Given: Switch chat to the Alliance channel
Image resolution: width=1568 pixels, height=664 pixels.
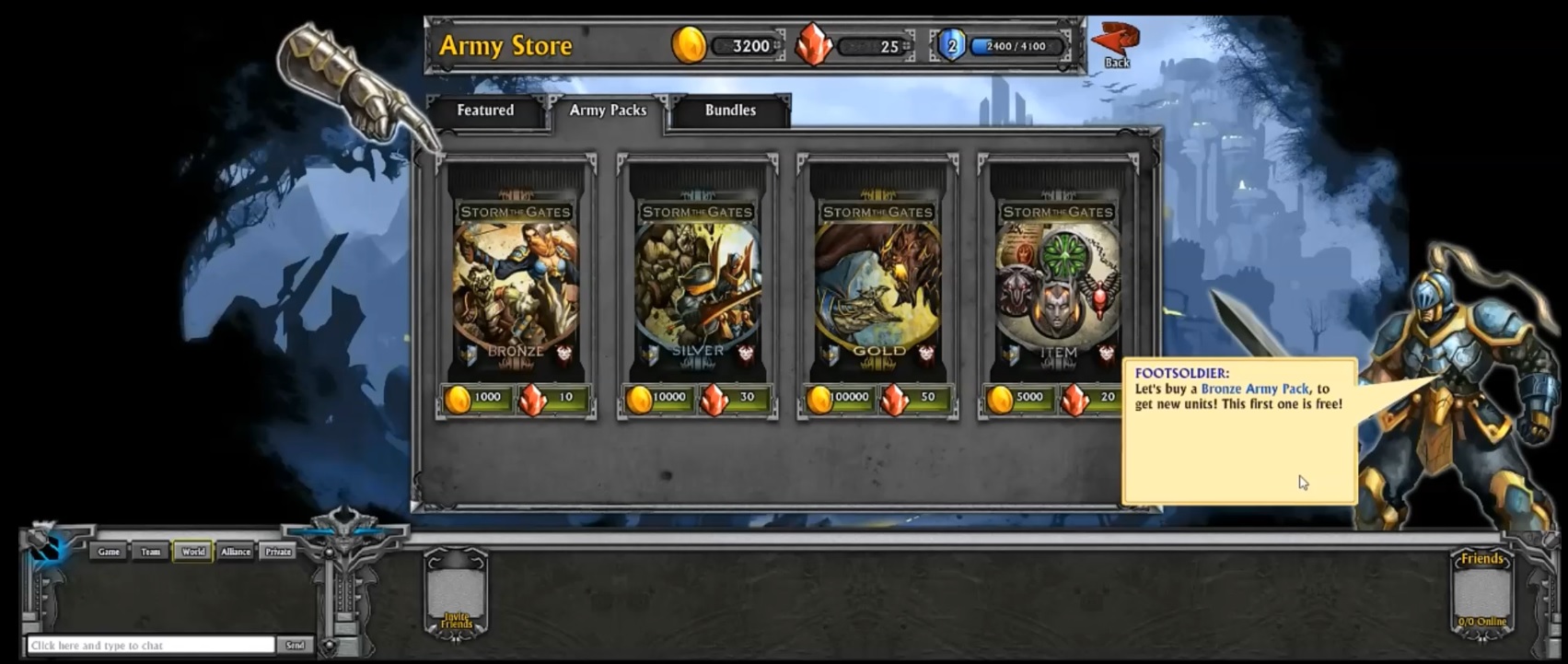Looking at the screenshot, I should click(x=236, y=552).
